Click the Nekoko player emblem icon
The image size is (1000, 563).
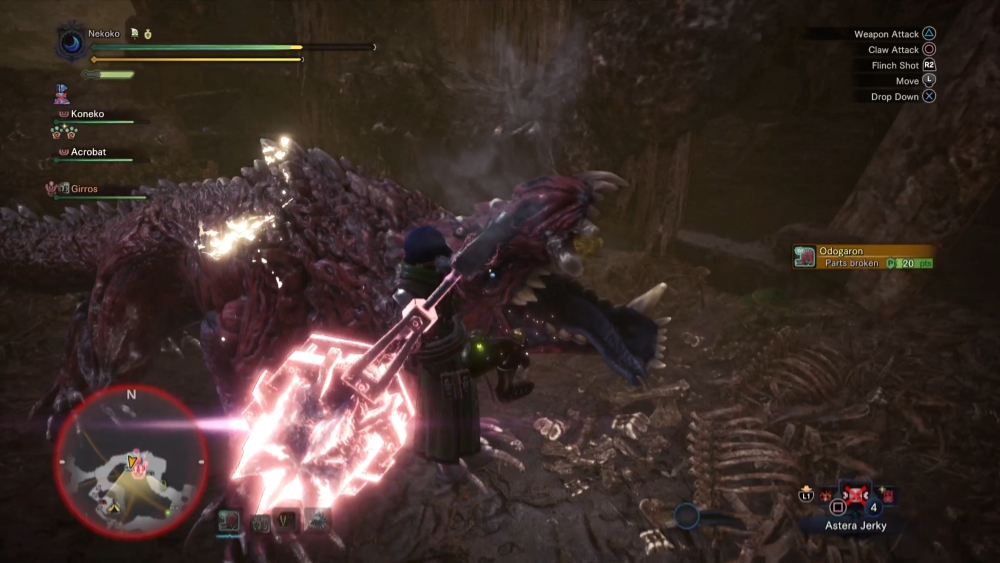click(73, 43)
